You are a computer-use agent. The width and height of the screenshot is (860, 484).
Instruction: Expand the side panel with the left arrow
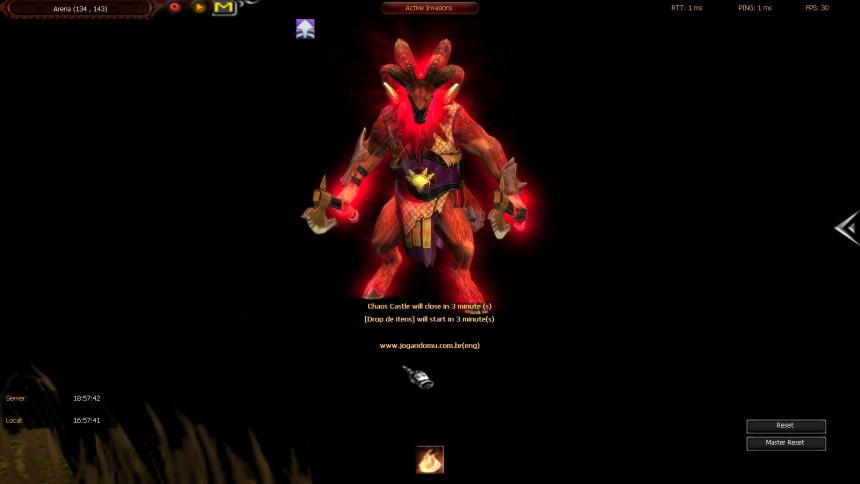(x=847, y=228)
